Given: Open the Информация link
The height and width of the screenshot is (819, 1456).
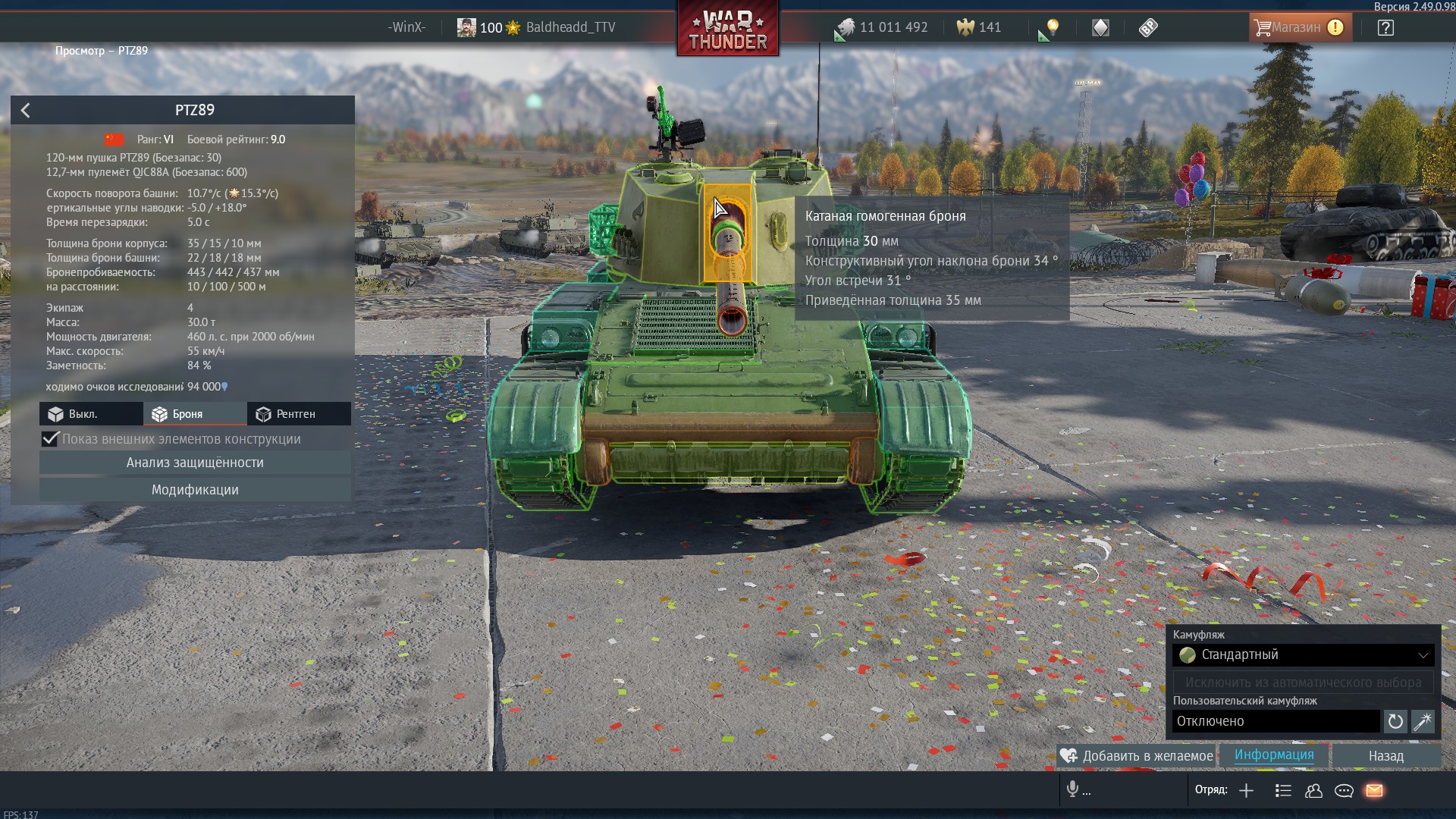Looking at the screenshot, I should click(1274, 755).
